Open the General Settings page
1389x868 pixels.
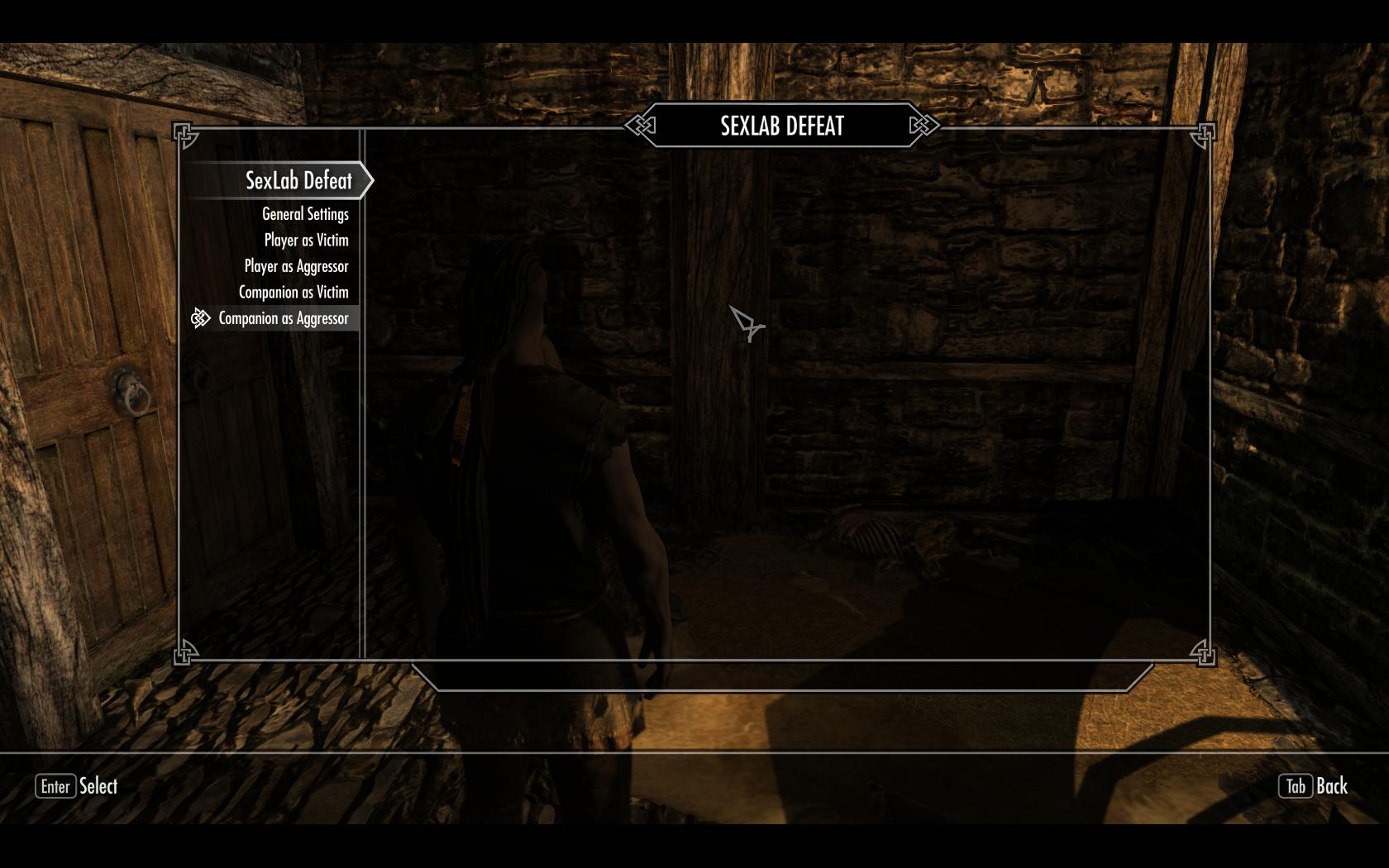coord(305,214)
